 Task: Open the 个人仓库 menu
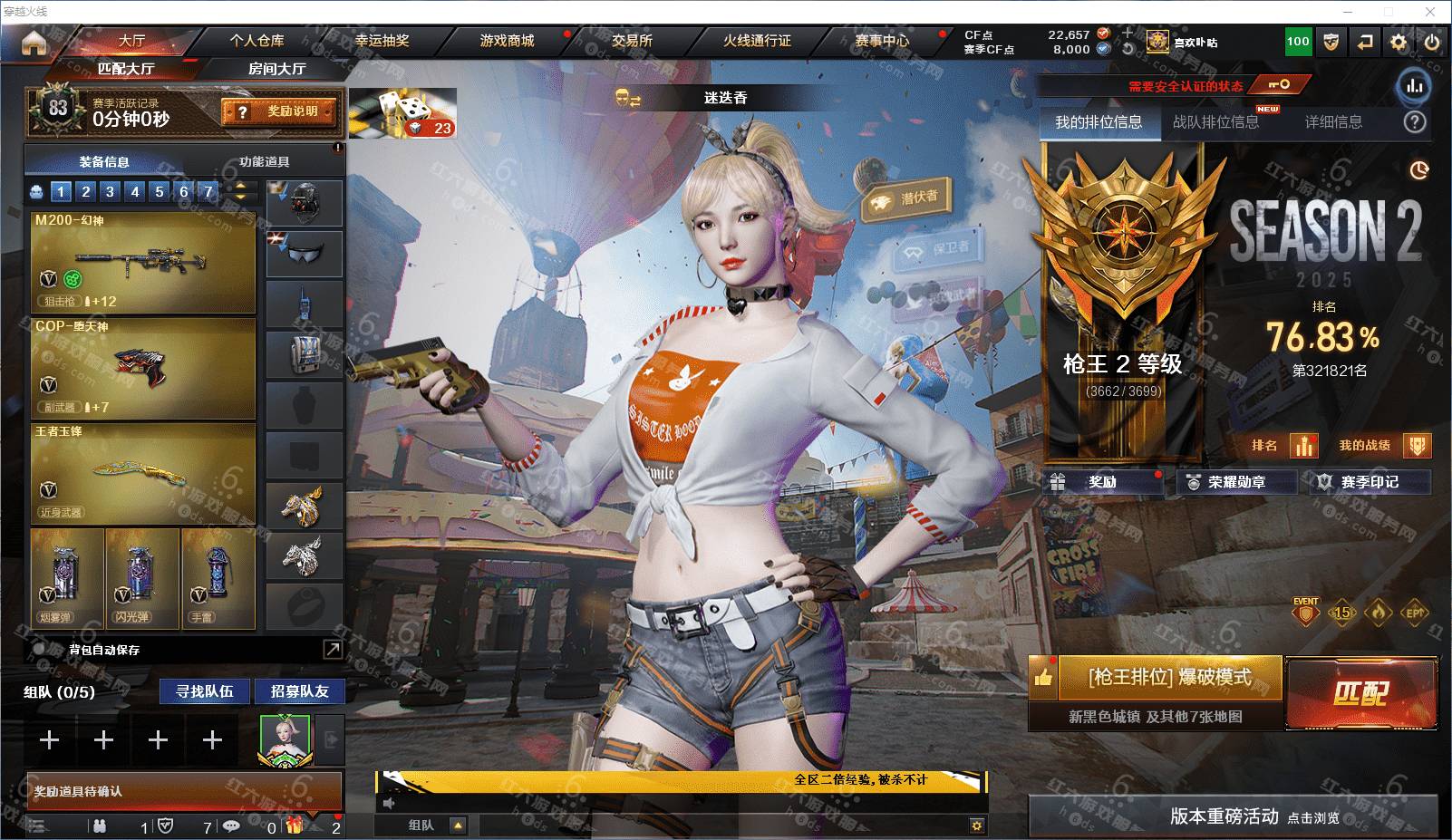click(x=257, y=41)
